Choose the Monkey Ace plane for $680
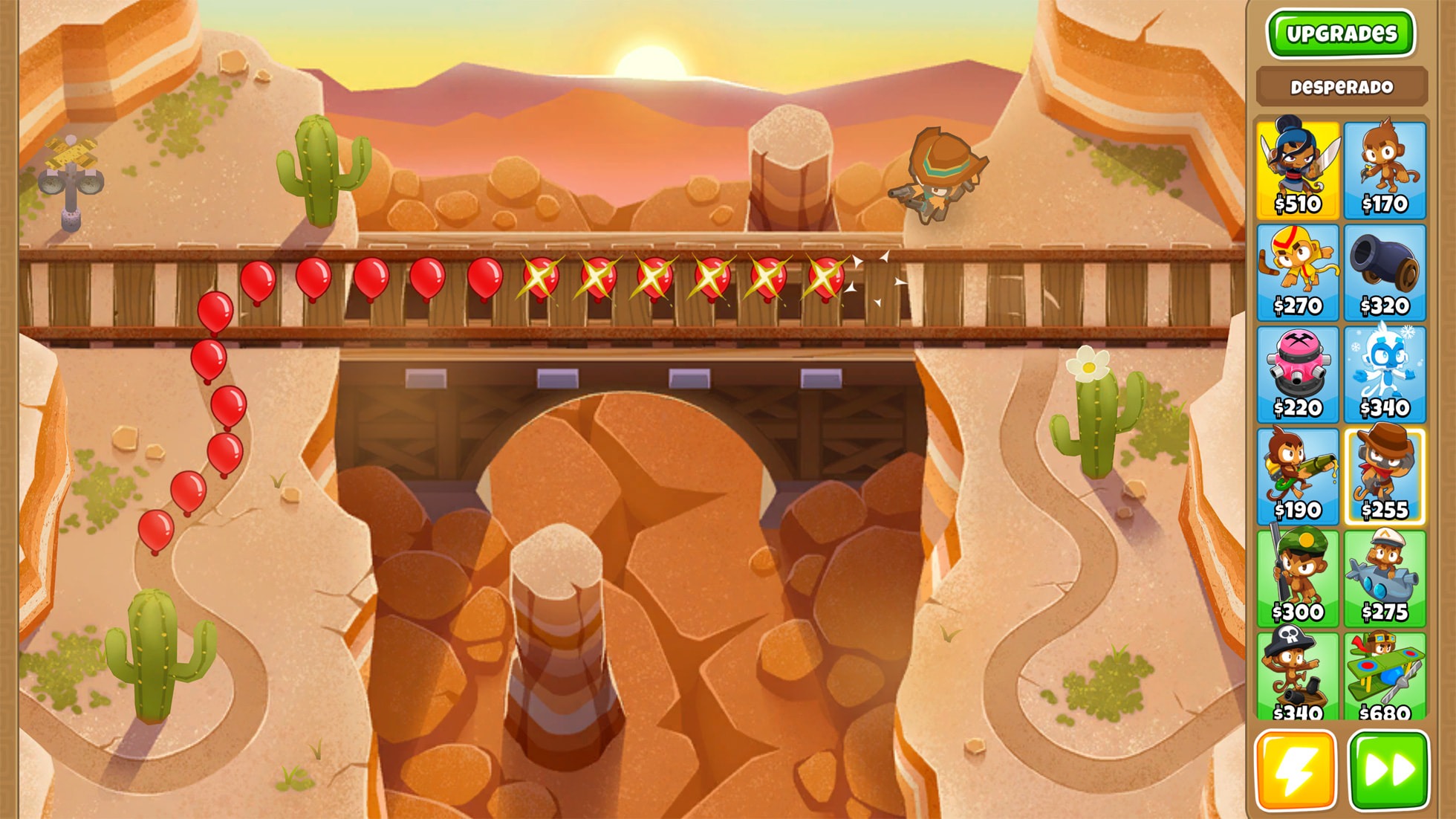 (1385, 676)
